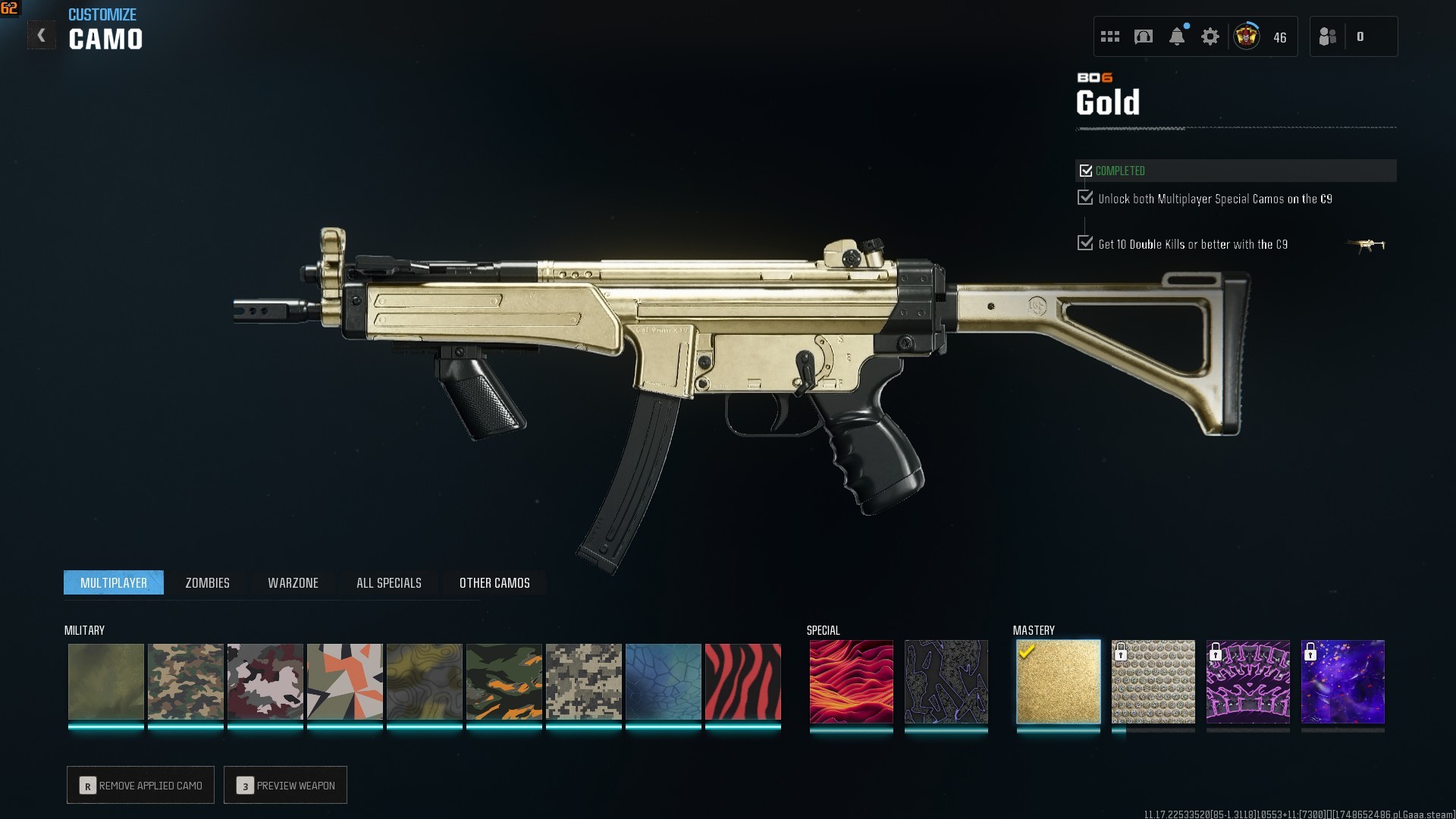This screenshot has height=819, width=1456.
Task: Select the Multiplayer camo tab
Action: tap(114, 582)
